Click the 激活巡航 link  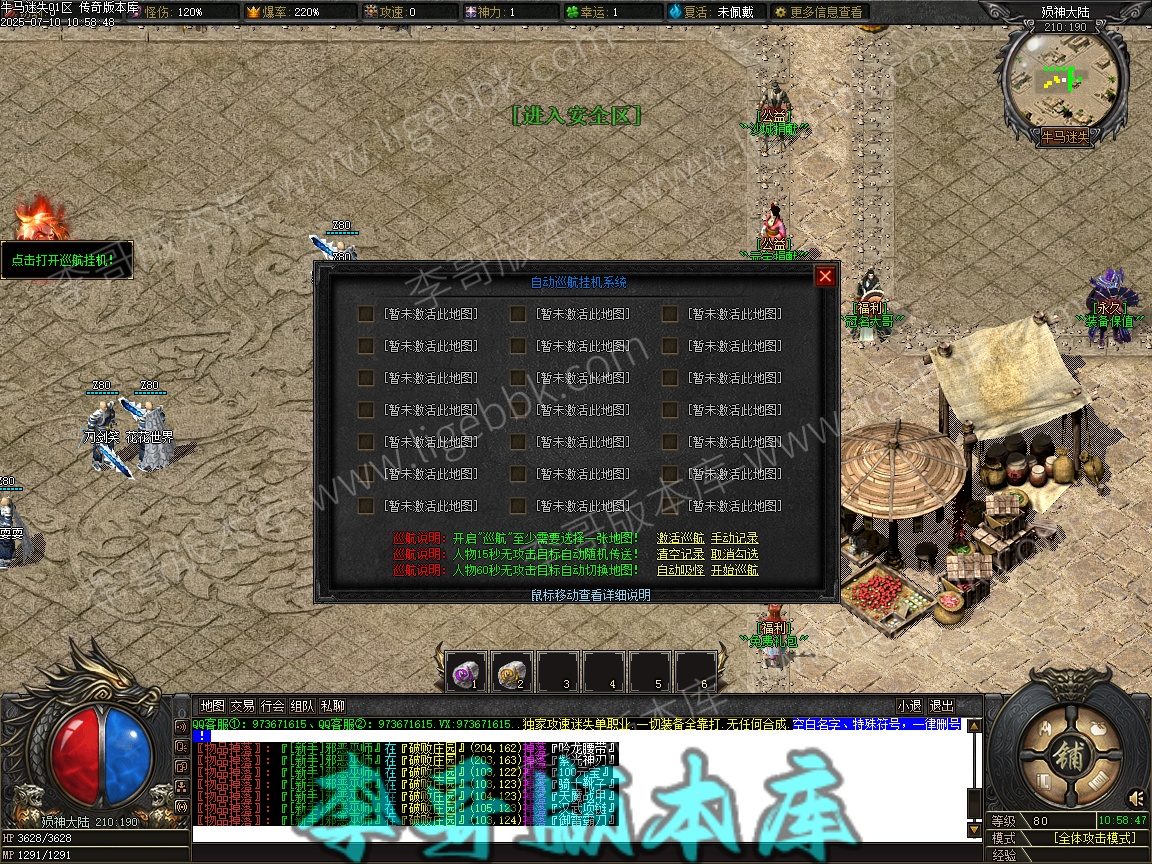(680, 538)
